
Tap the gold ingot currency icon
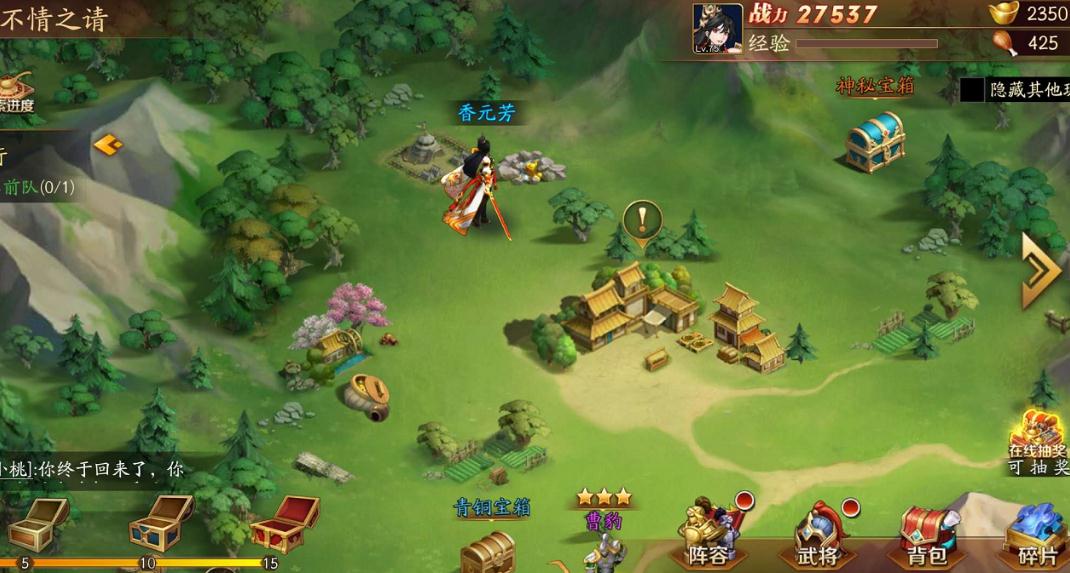[x=1003, y=14]
